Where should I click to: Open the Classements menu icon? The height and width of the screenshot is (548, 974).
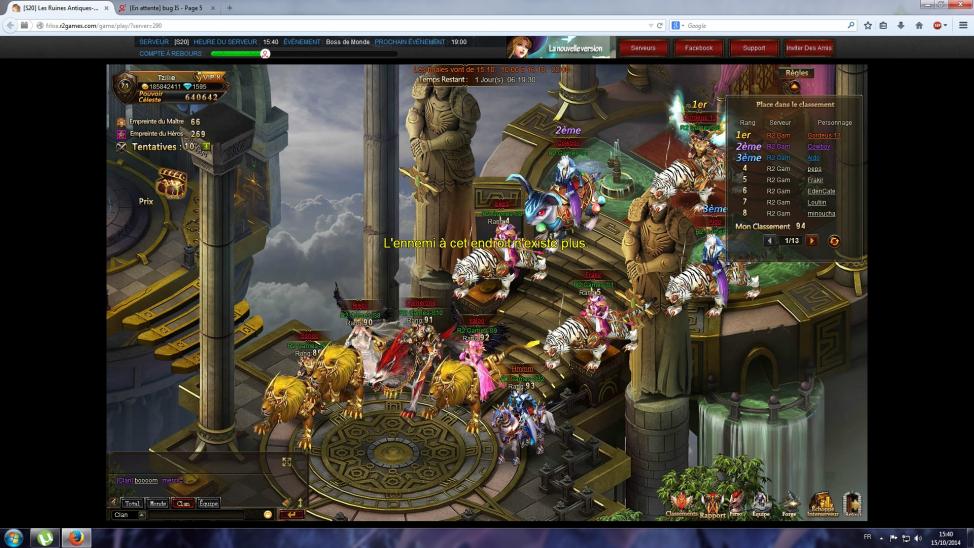pyautogui.click(x=682, y=503)
